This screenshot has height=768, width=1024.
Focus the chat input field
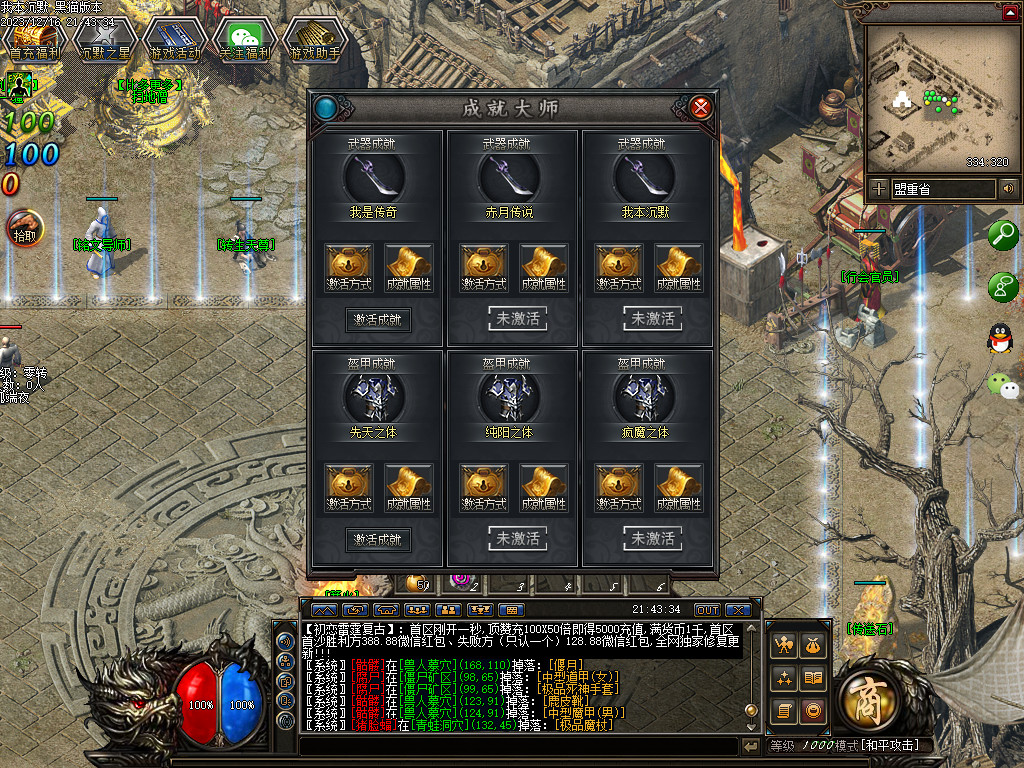pyautogui.click(x=518, y=746)
